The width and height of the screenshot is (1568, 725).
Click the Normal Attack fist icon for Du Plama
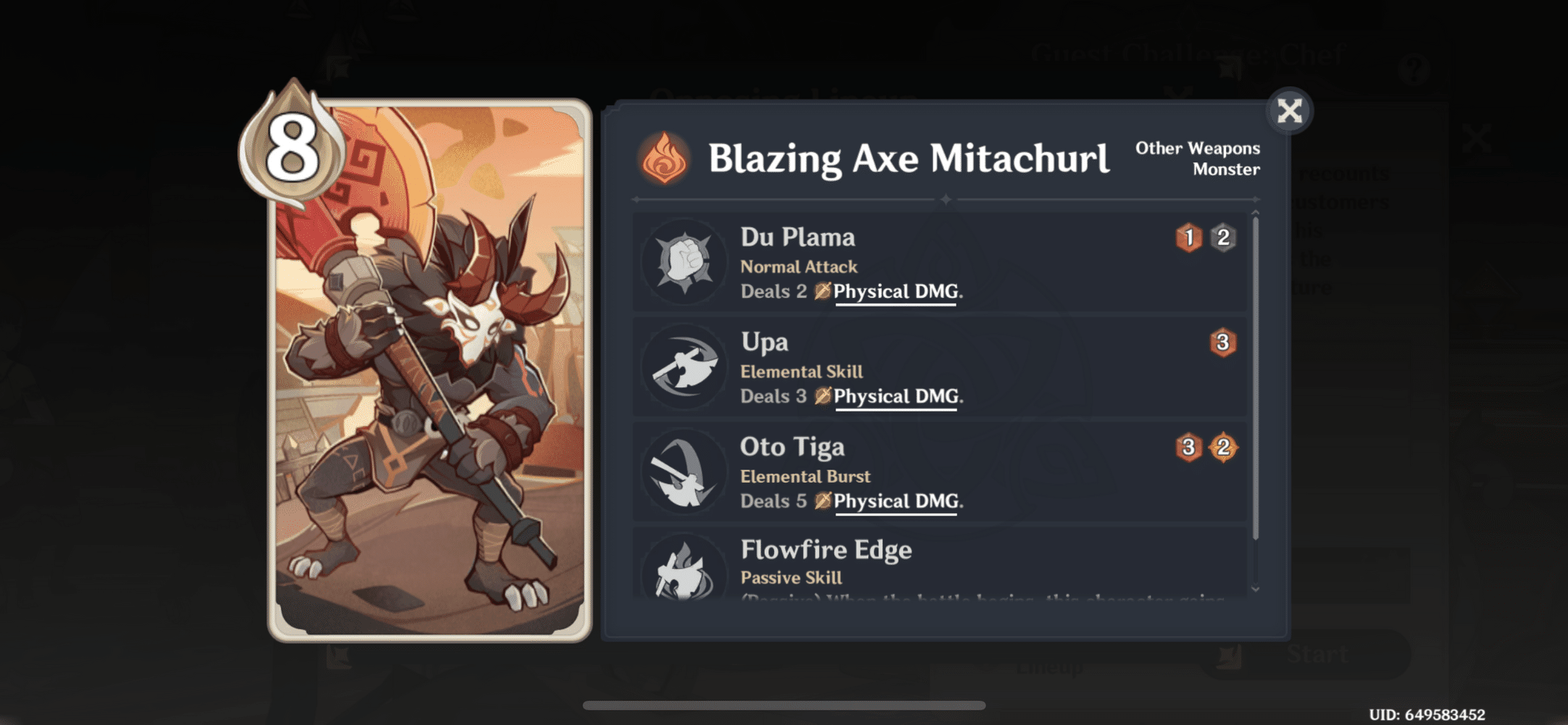(x=685, y=261)
